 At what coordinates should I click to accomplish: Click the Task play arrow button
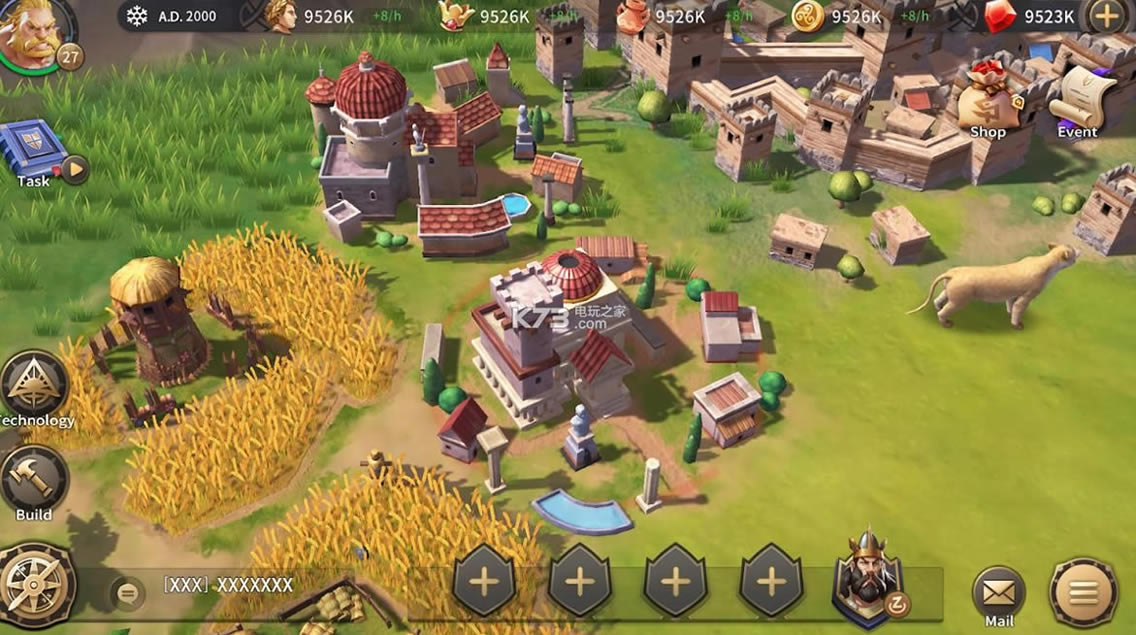tap(75, 169)
